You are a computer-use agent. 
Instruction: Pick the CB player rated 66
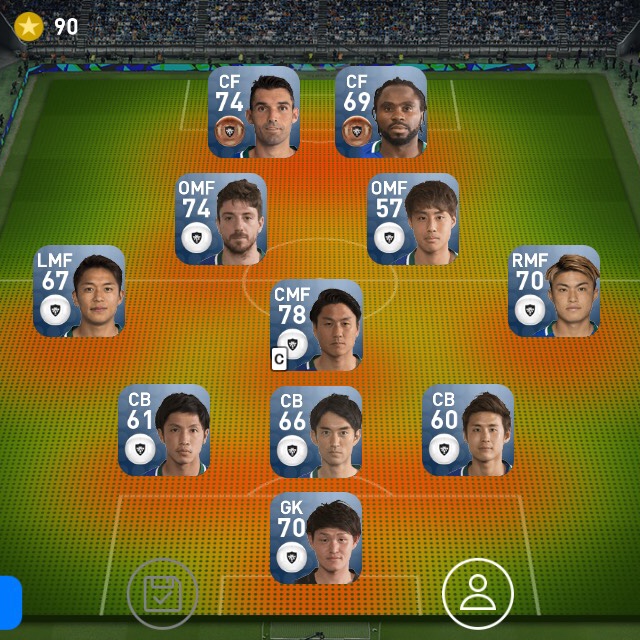coord(316,430)
